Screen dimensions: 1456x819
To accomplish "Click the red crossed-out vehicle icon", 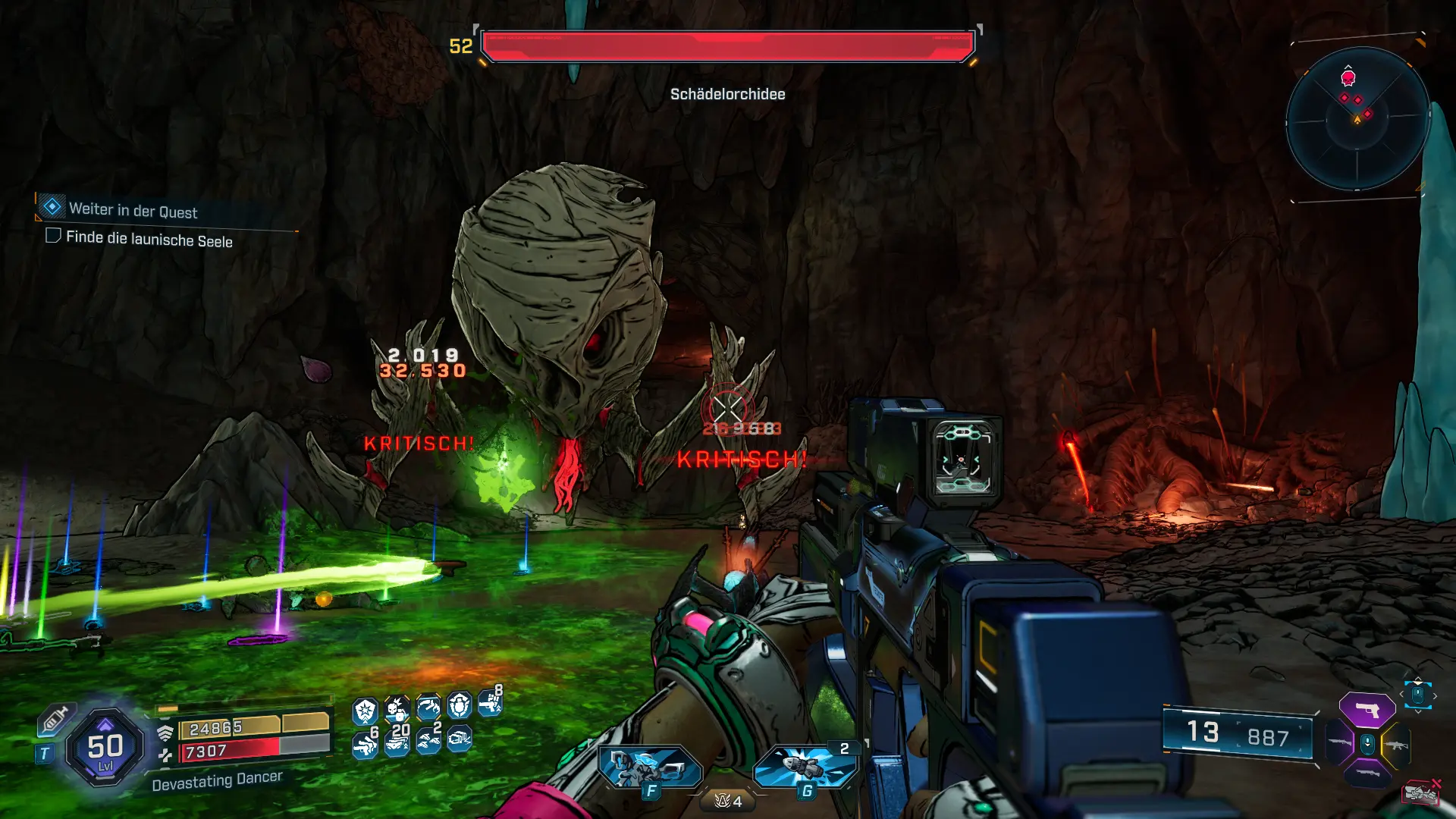I will click(1420, 792).
